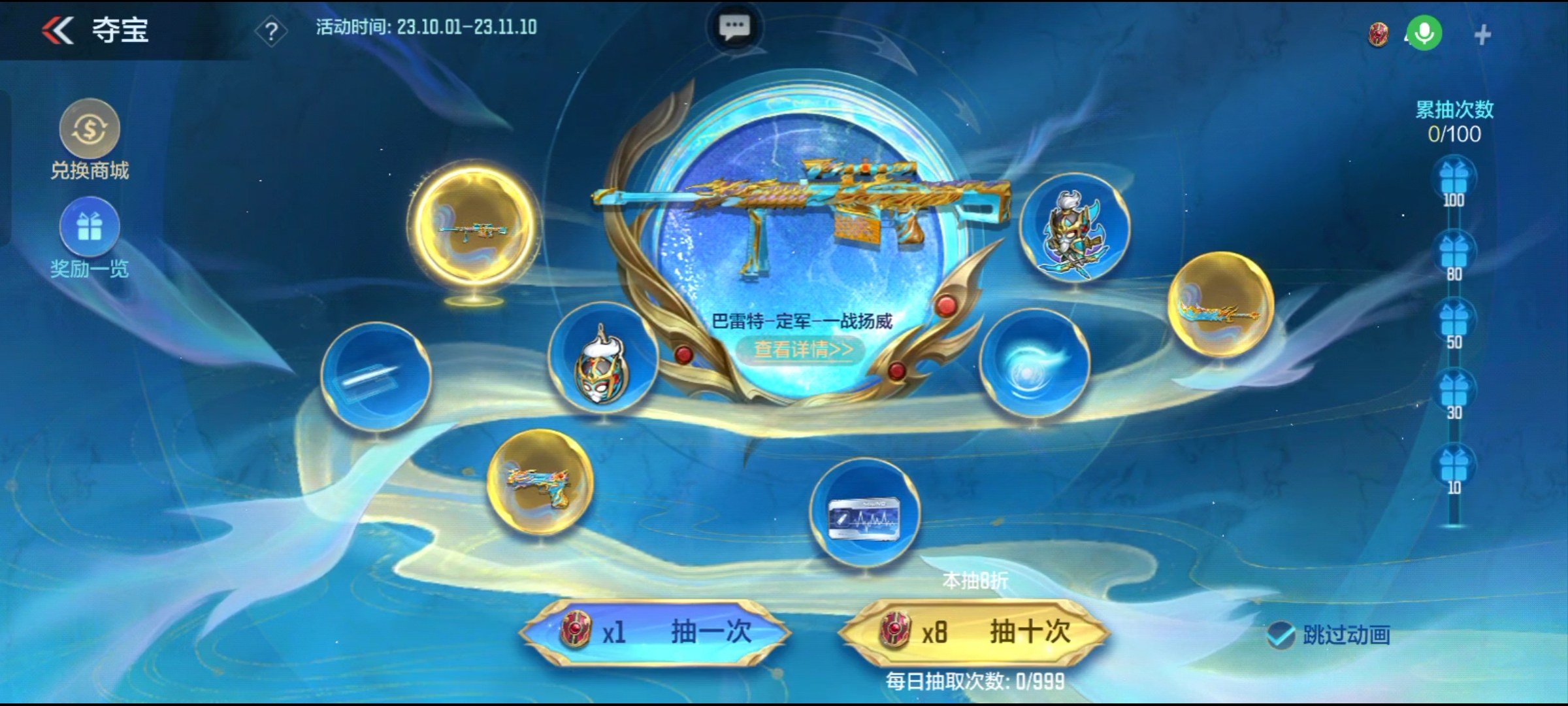Open the chat bubble panel
1568x706 pixels.
coord(734,27)
